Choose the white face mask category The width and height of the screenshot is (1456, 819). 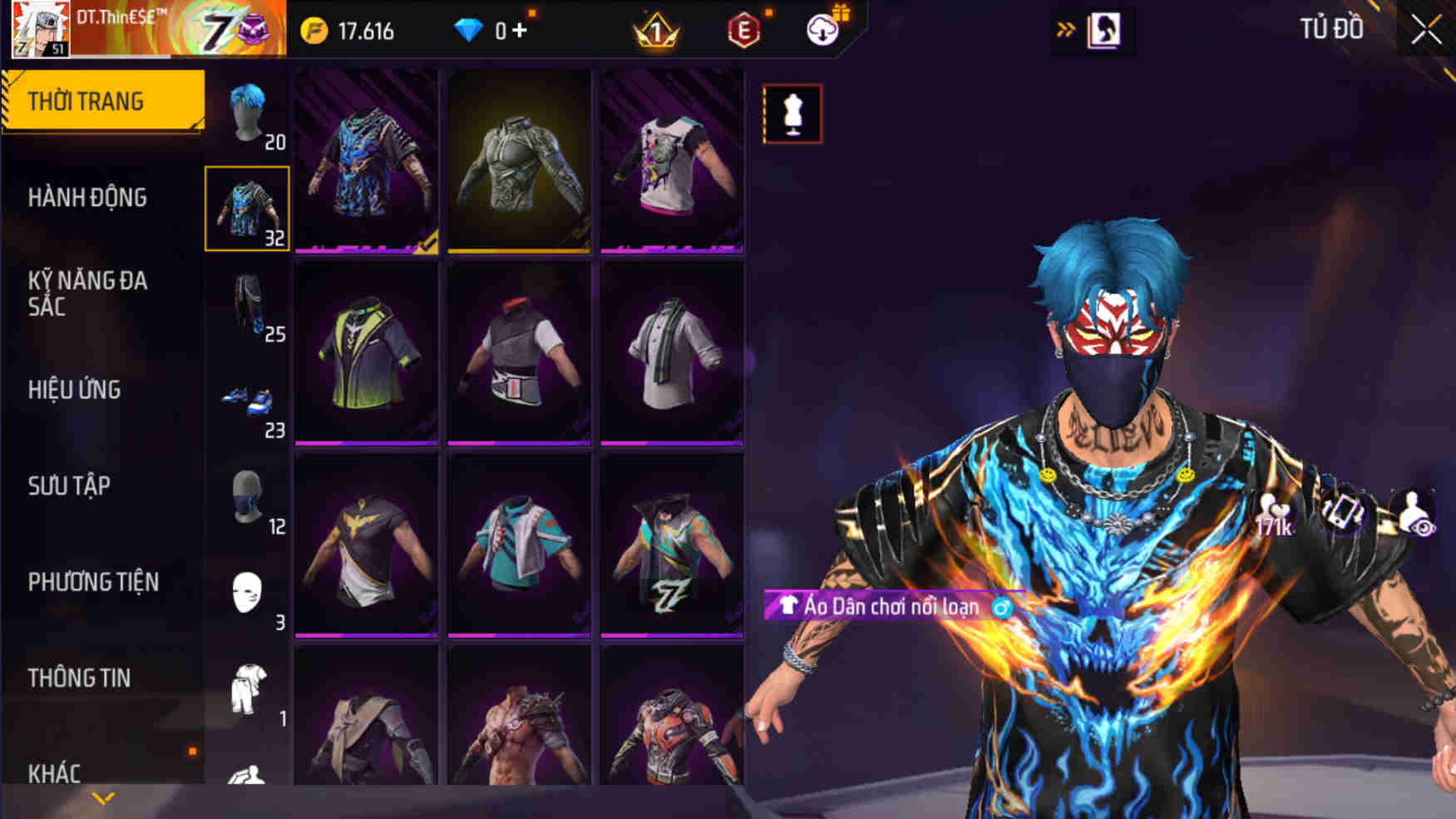pos(247,593)
